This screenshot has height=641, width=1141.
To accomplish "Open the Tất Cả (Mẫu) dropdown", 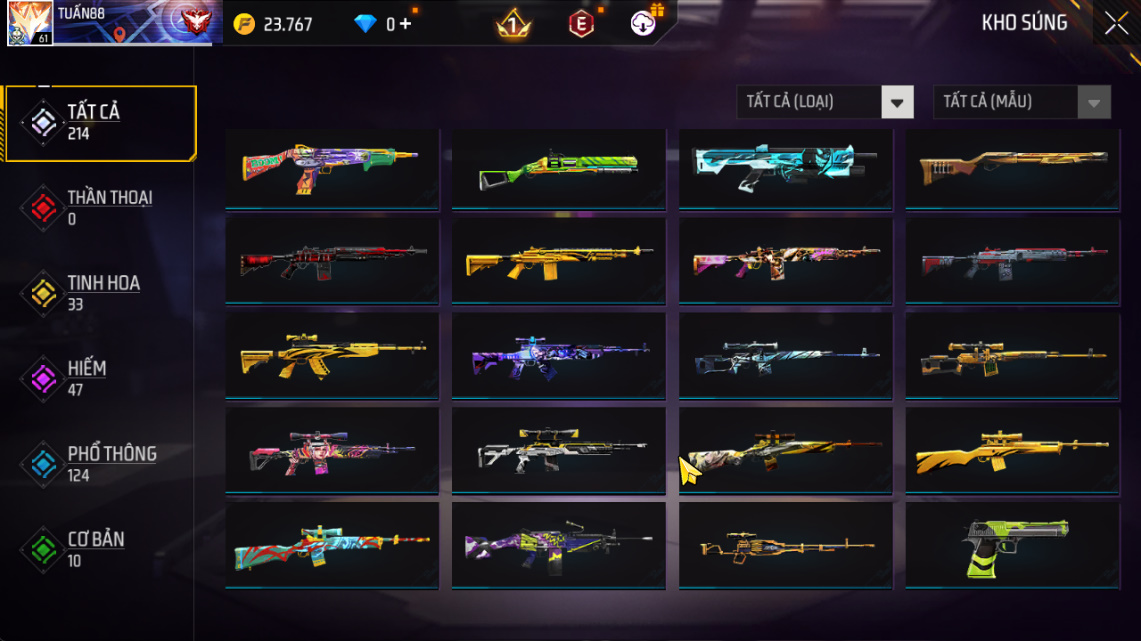I will click(1021, 102).
